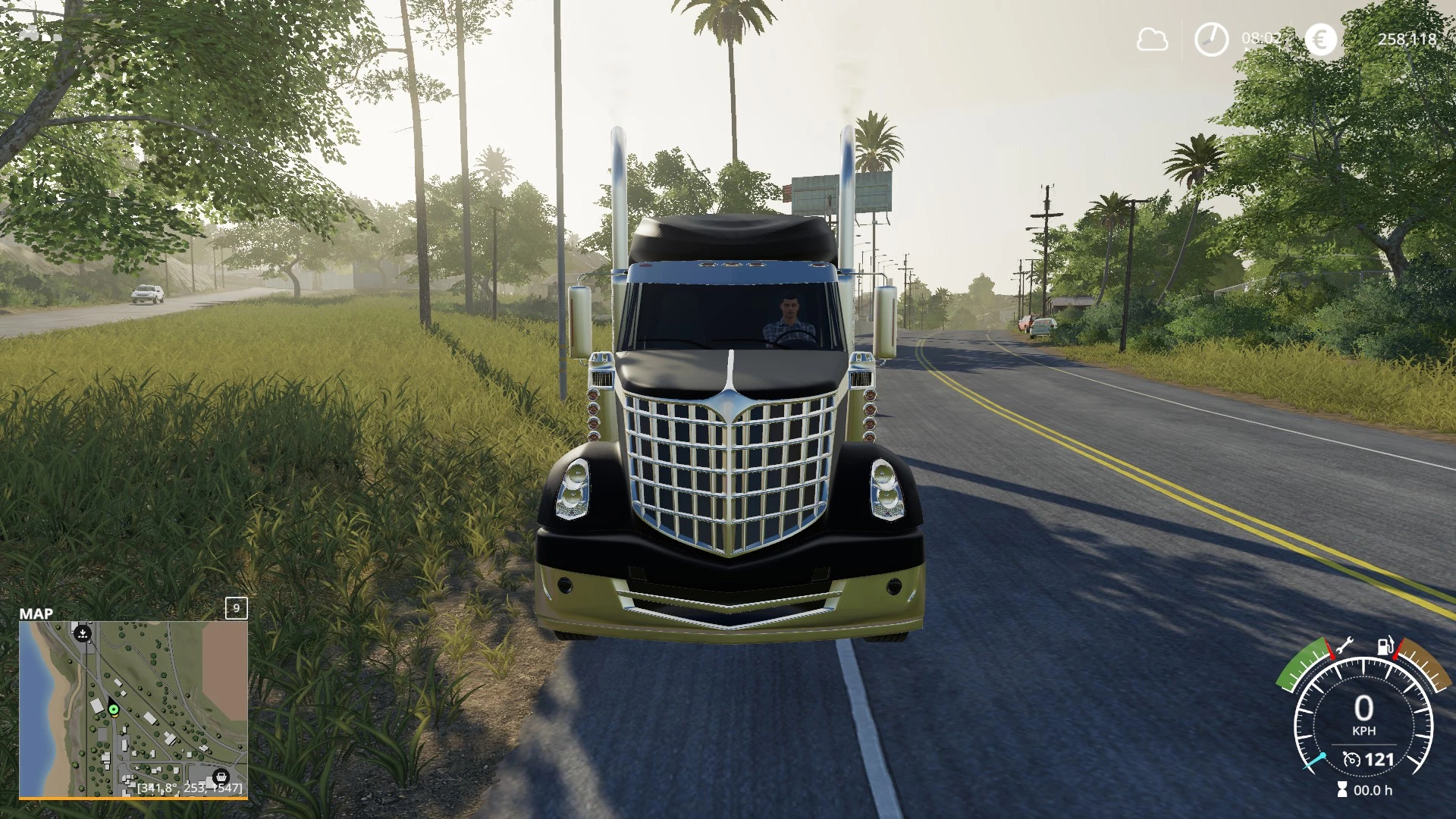This screenshot has width=1456, height=819.
Task: Click the unloading point marker on minimap
Action: (83, 633)
